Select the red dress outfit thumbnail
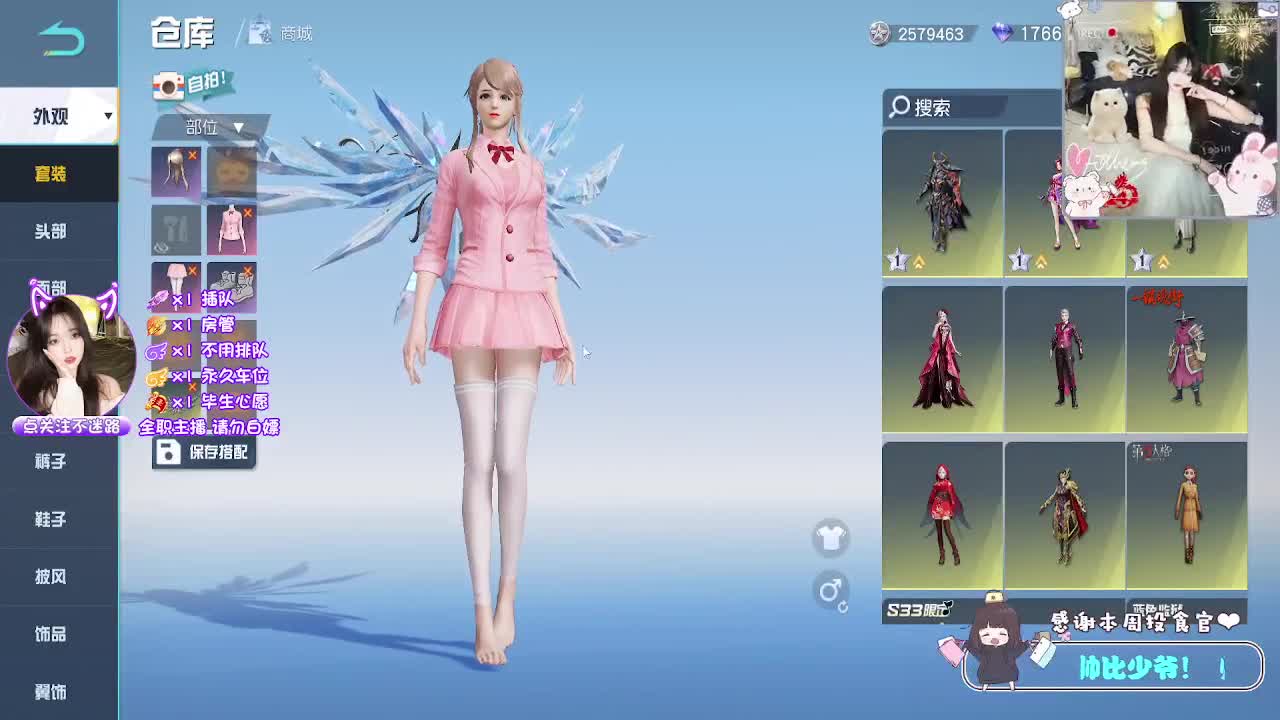The image size is (1280, 720). tap(941, 358)
